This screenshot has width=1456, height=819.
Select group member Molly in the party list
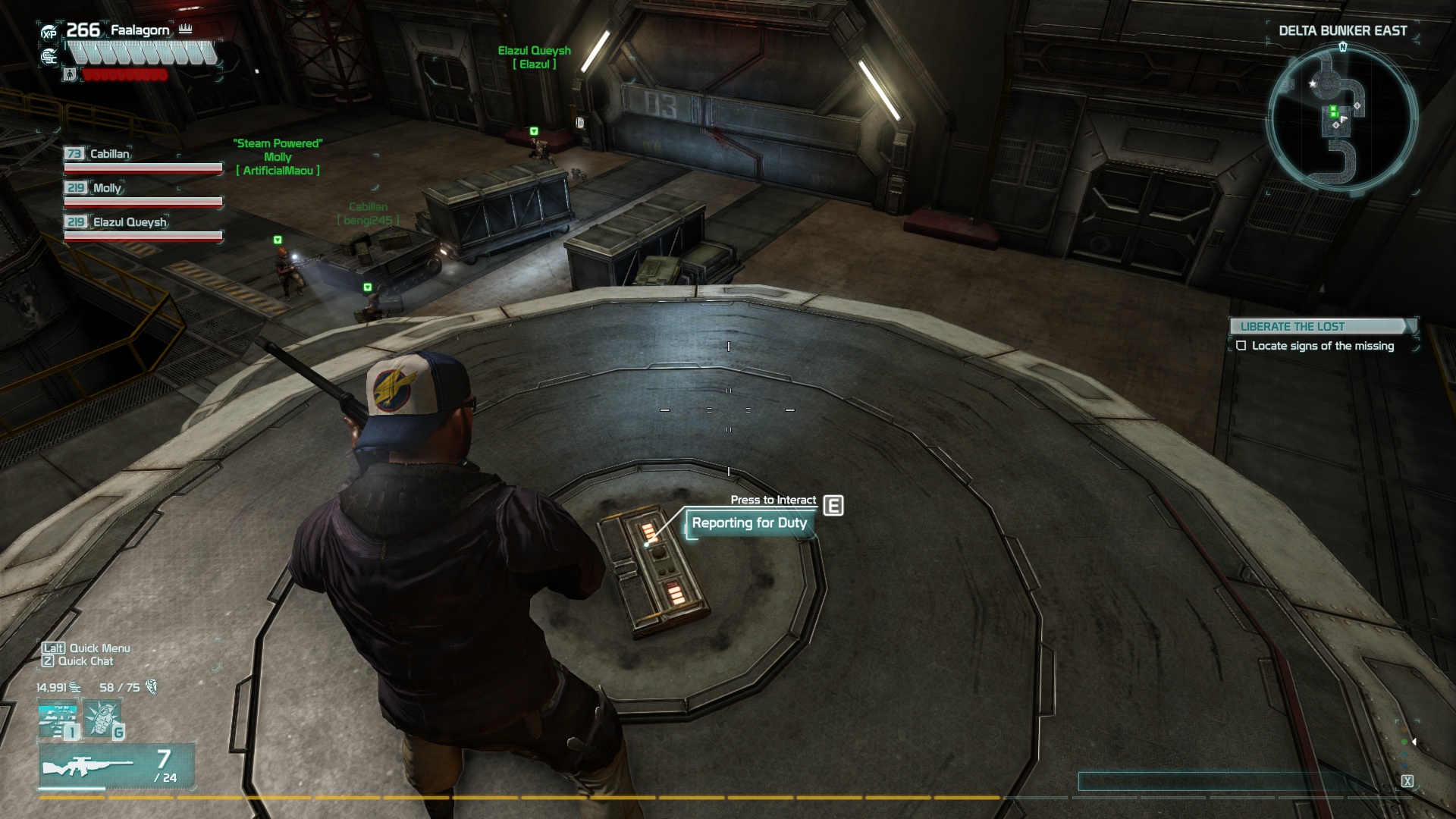coord(106,188)
